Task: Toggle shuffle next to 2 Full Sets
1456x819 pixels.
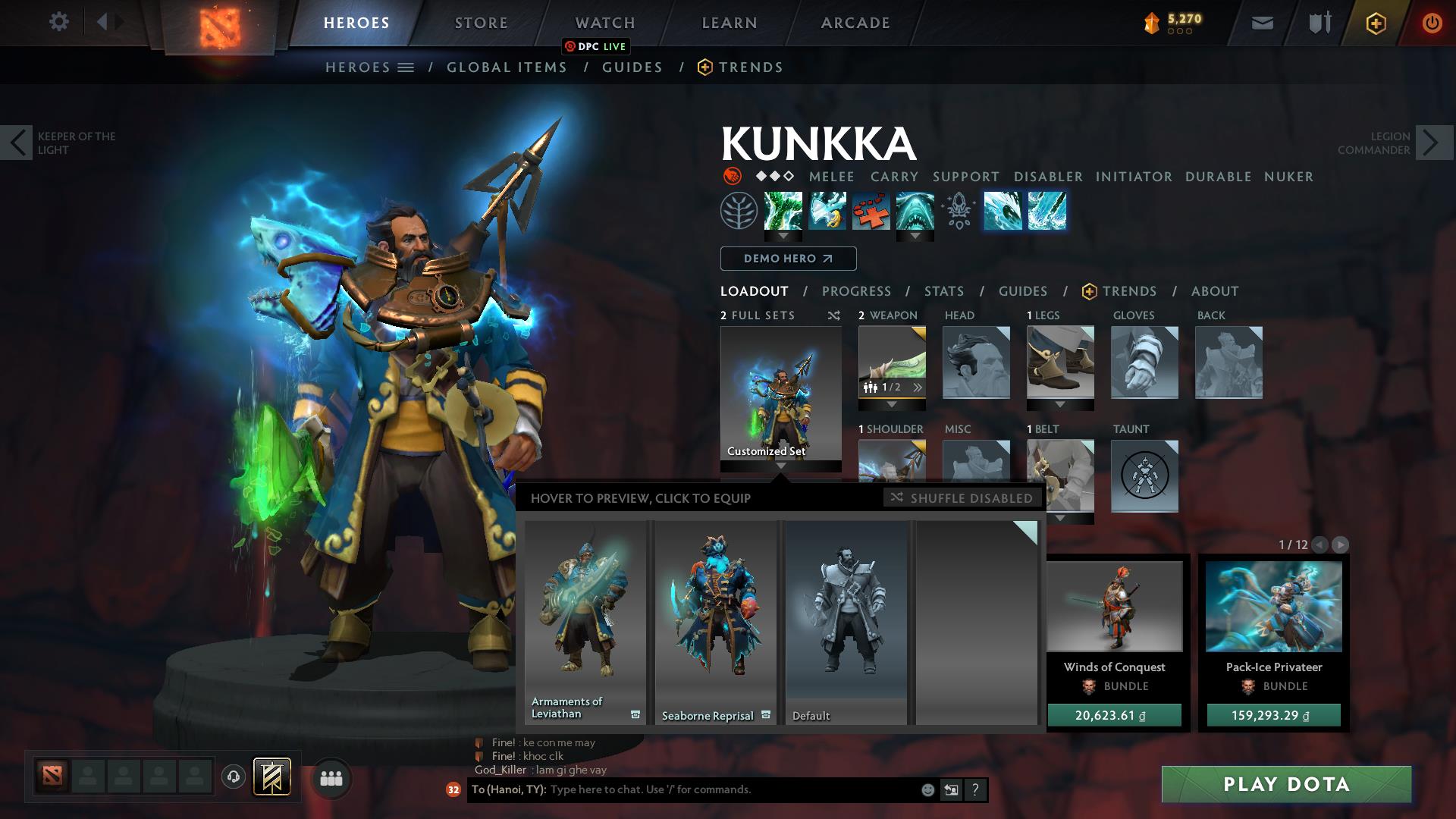Action: [833, 315]
